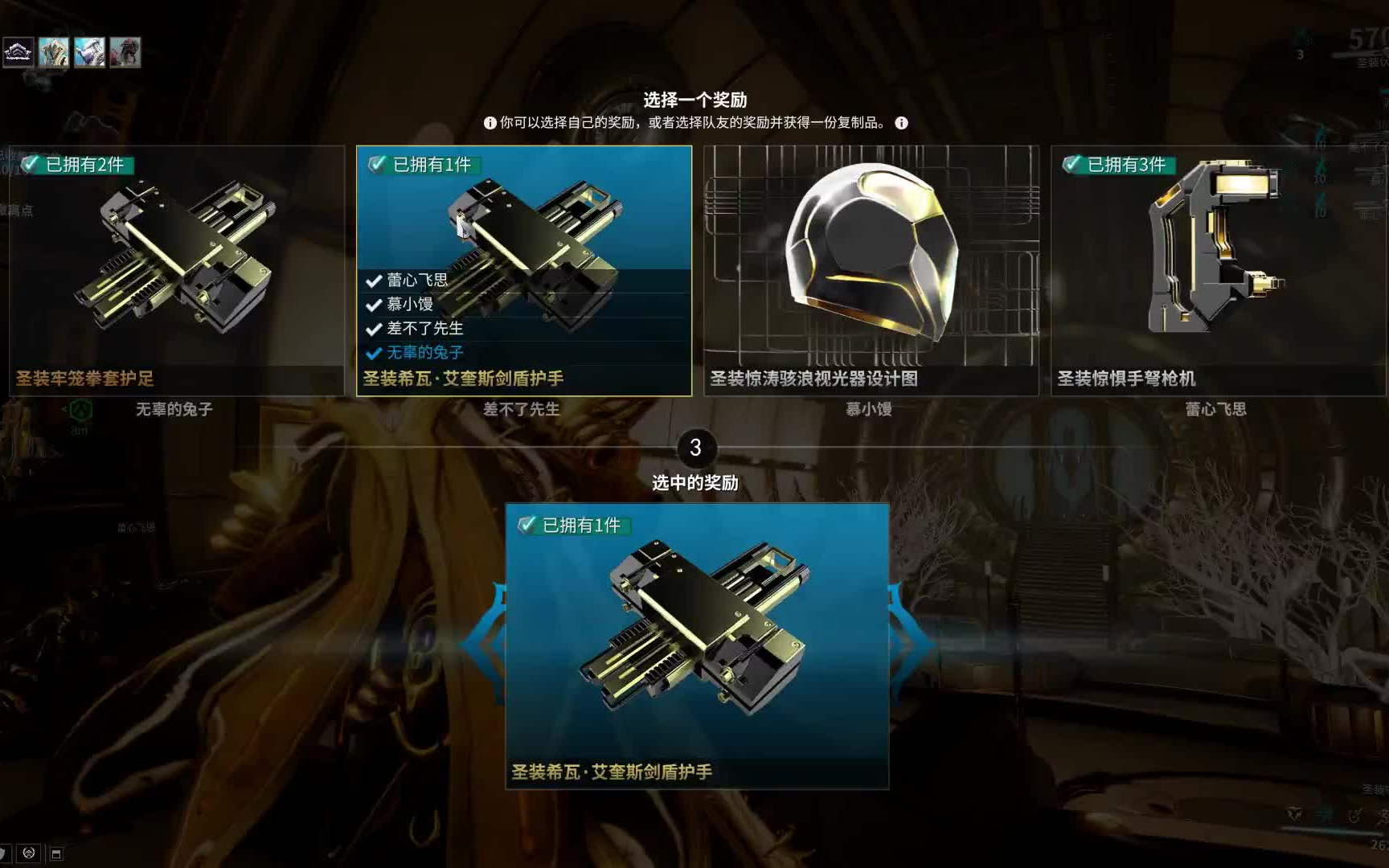
Task: Expand the checkmark beside 差不了先生
Action: 372,329
